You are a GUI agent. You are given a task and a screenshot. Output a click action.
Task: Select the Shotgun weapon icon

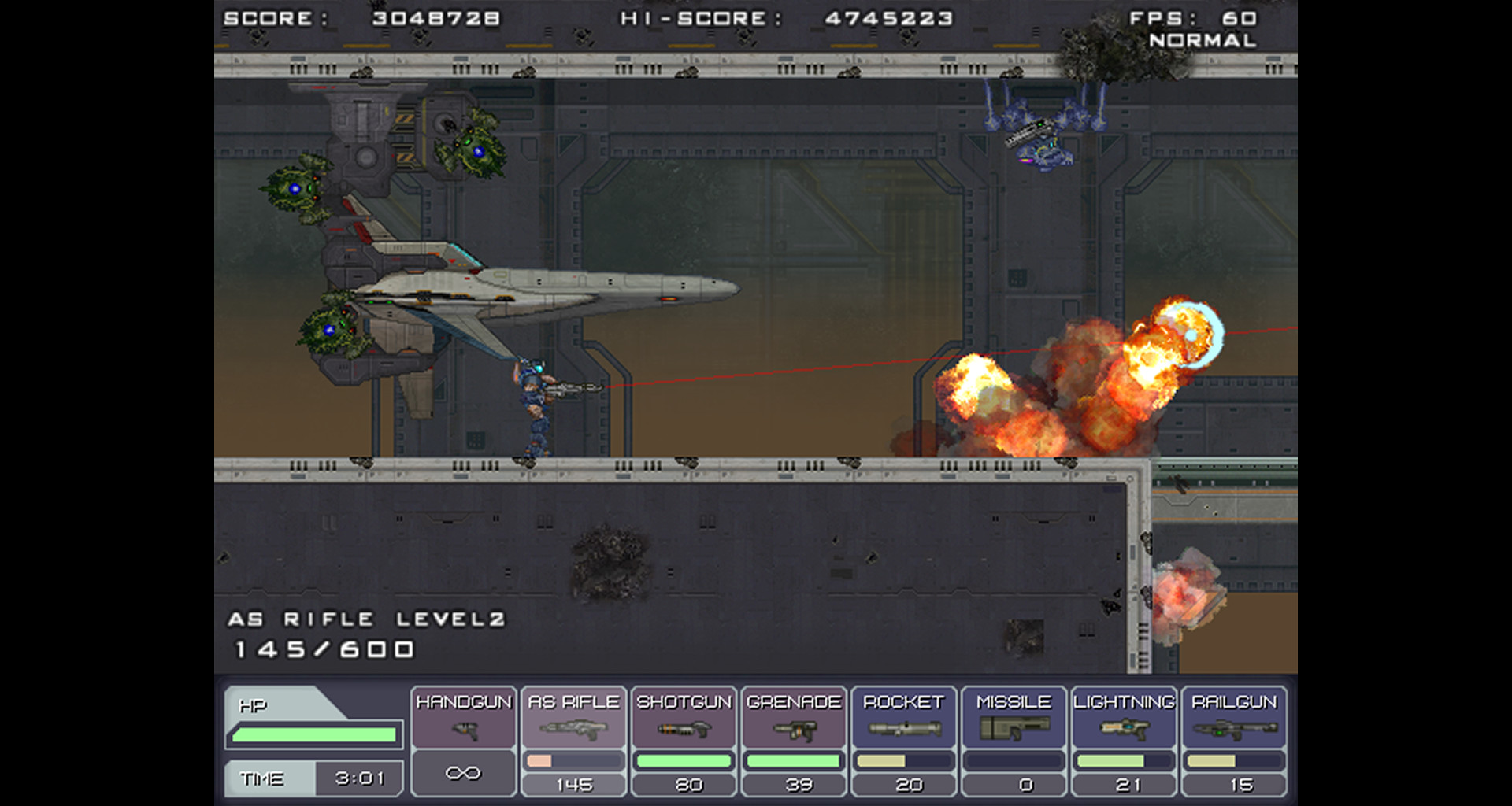[x=684, y=729]
